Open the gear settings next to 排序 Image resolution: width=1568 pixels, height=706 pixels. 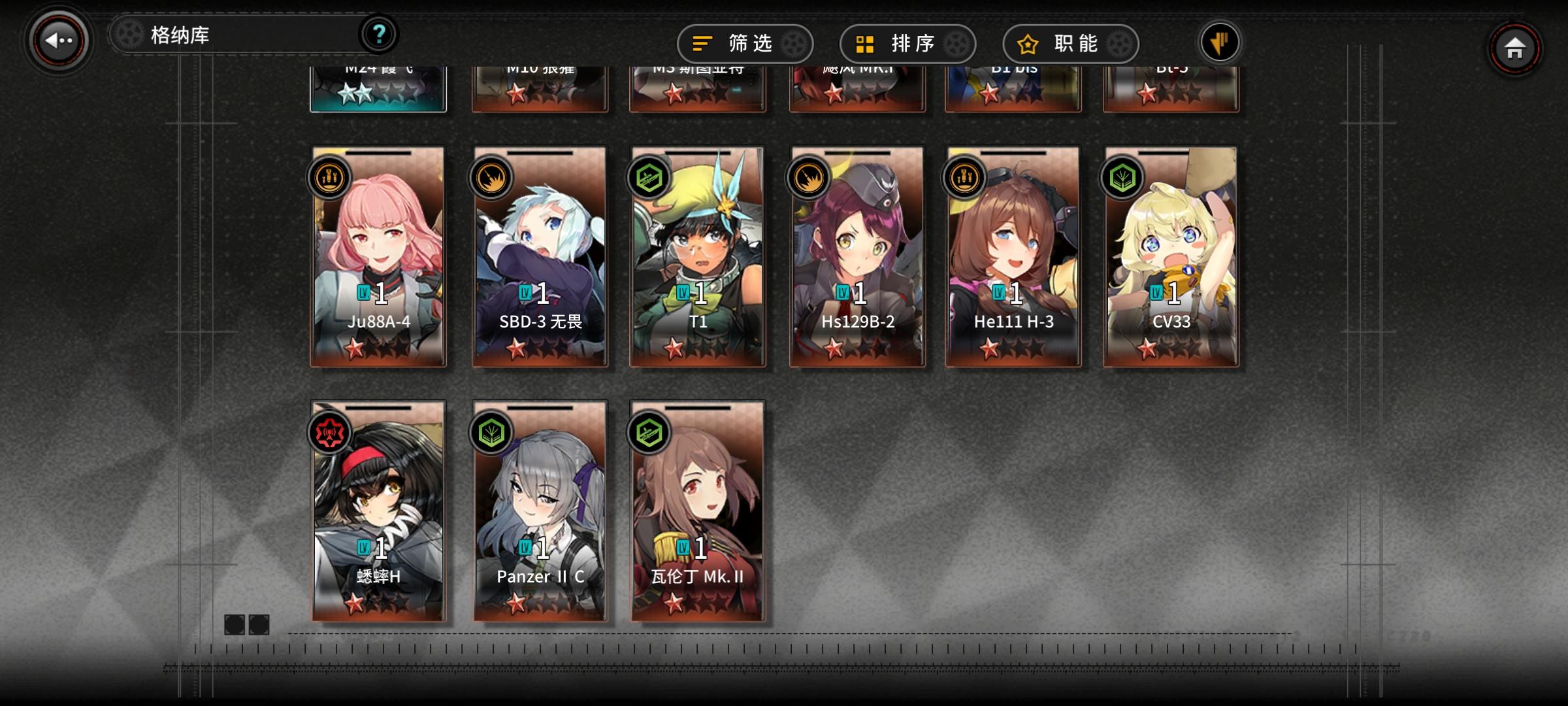coord(956,42)
